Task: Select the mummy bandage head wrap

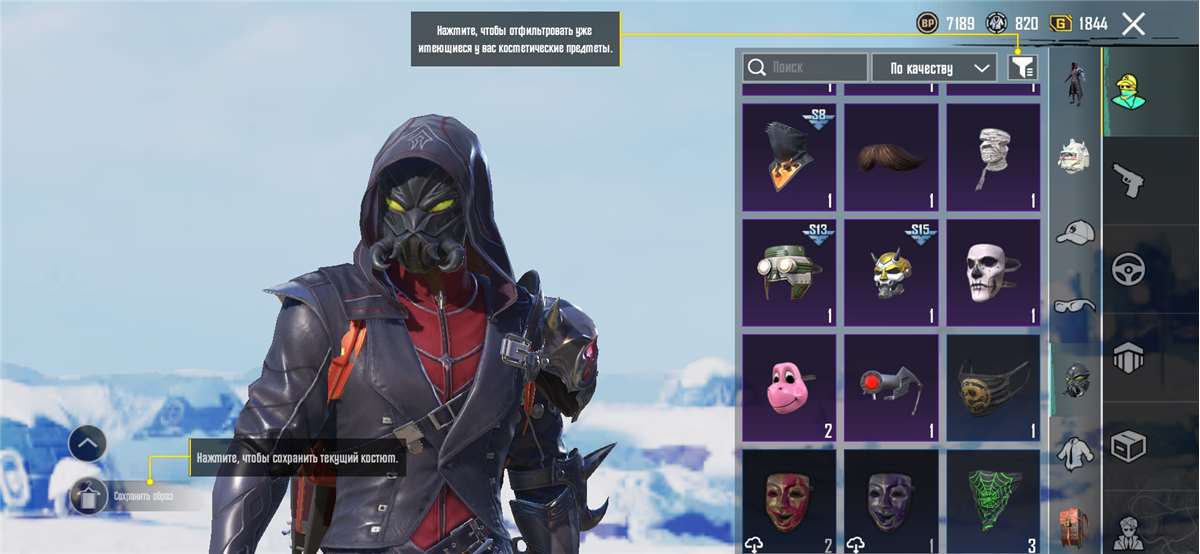Action: point(993,156)
